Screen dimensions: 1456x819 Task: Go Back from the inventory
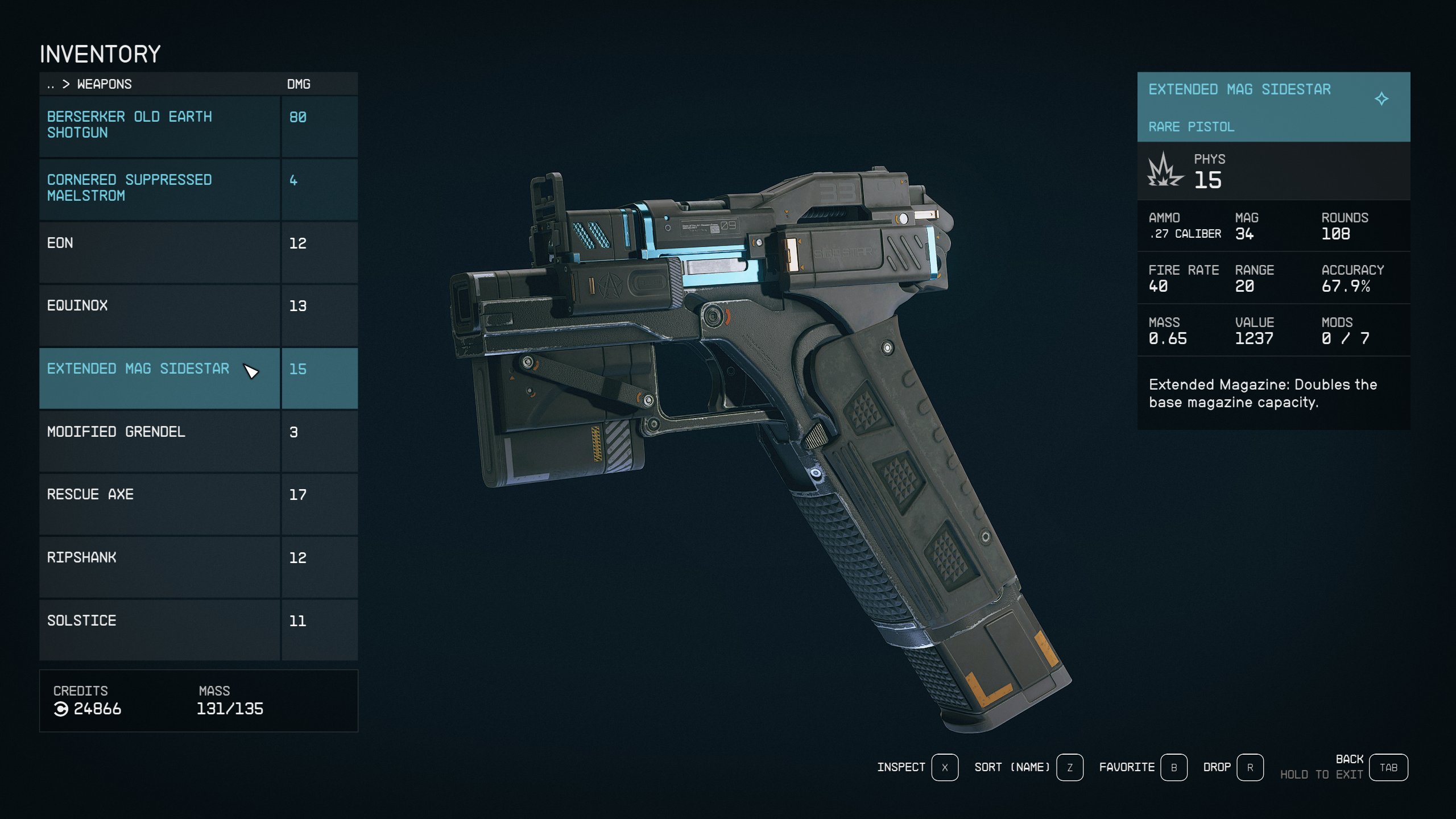1388,767
